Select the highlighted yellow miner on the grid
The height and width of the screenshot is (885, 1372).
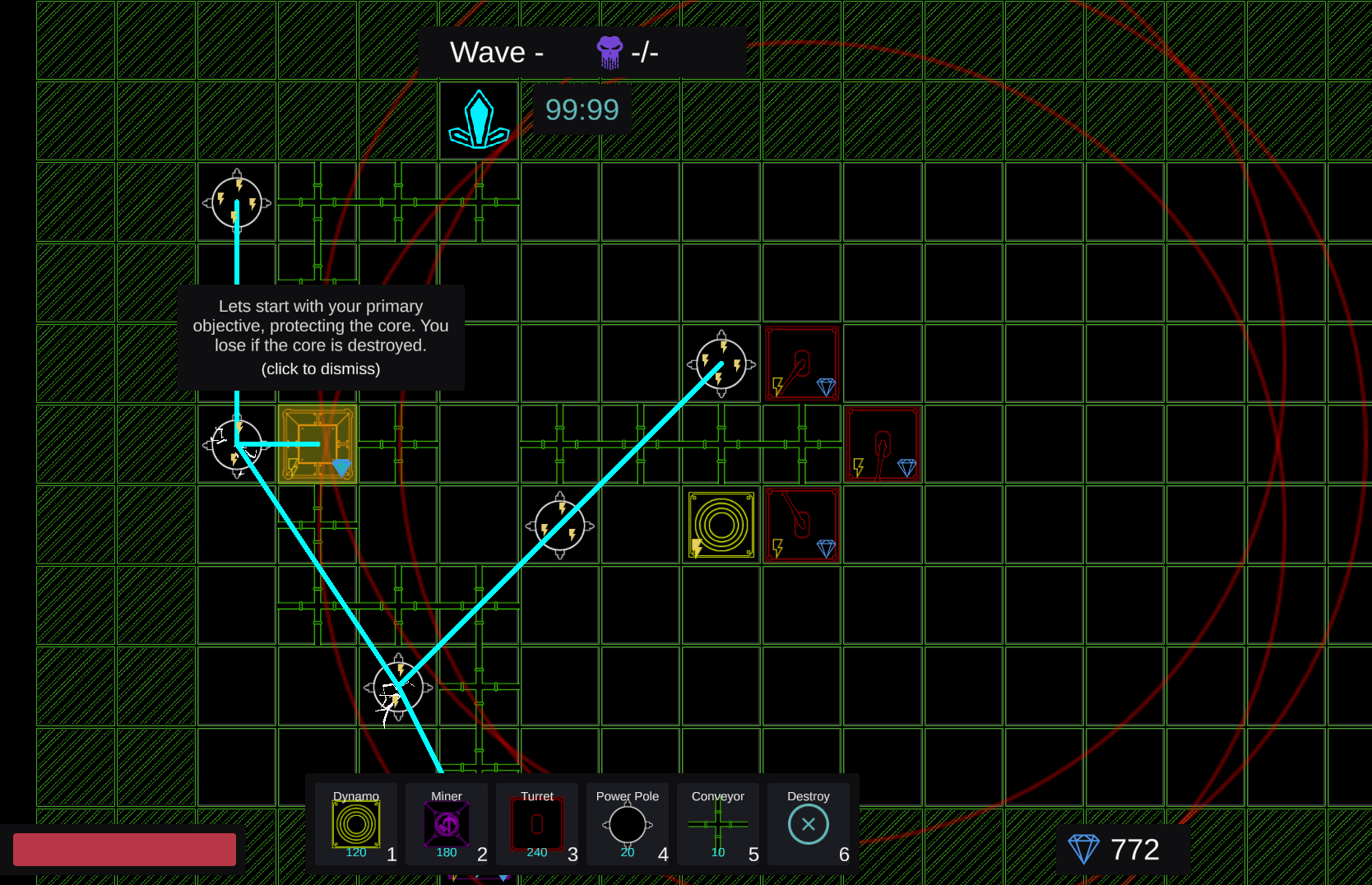(x=318, y=444)
